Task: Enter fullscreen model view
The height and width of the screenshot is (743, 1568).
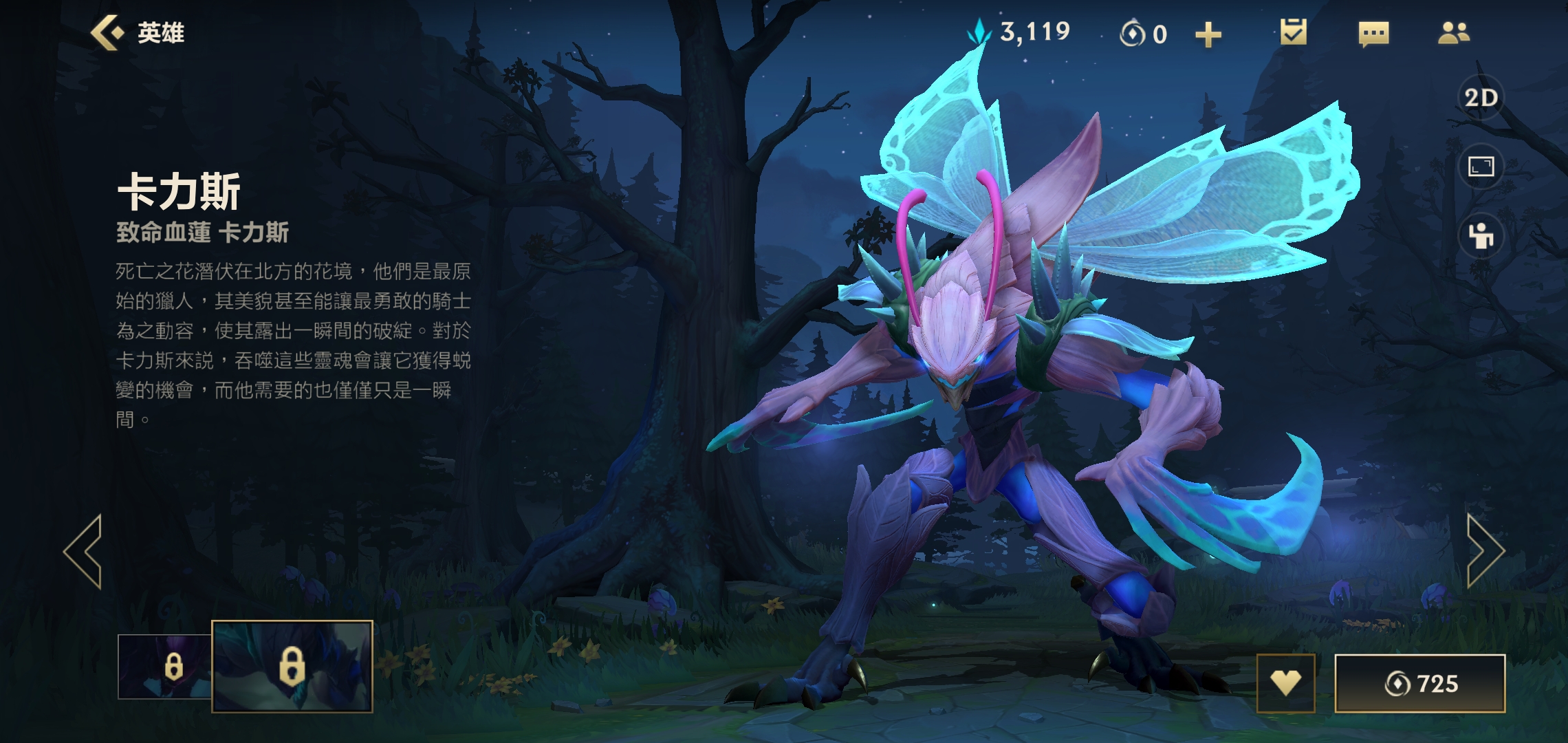Action: (x=1481, y=166)
